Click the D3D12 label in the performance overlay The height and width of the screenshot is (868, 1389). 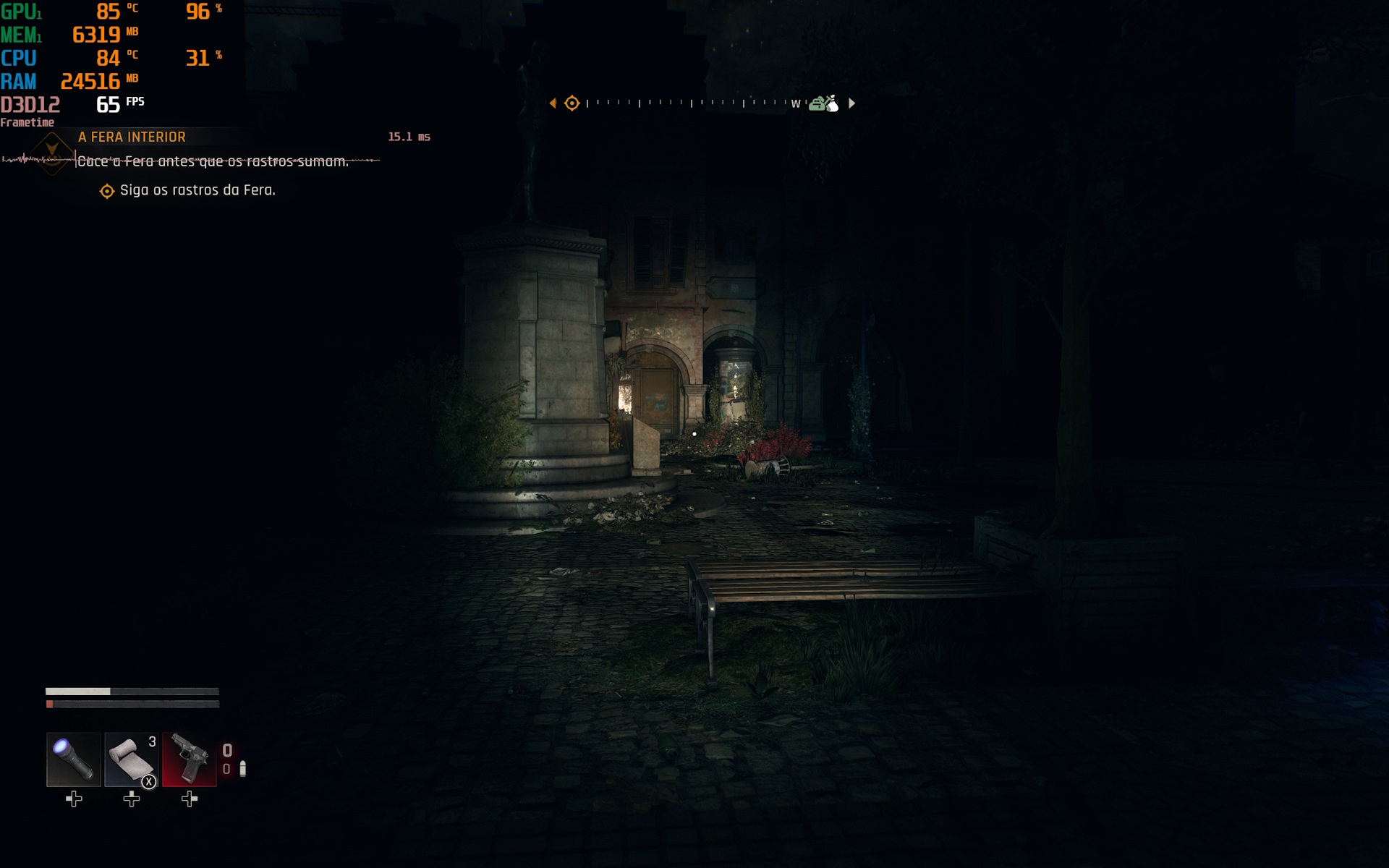(30, 105)
